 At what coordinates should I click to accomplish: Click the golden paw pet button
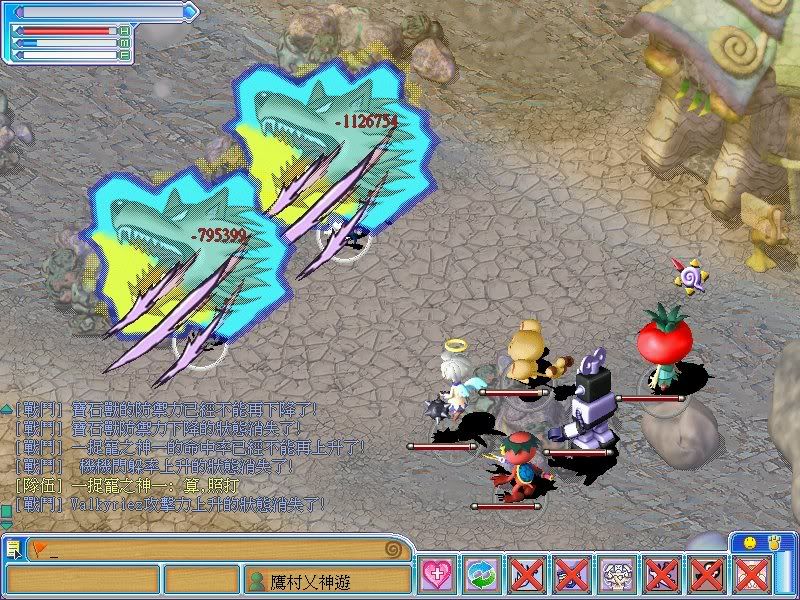coord(773,542)
